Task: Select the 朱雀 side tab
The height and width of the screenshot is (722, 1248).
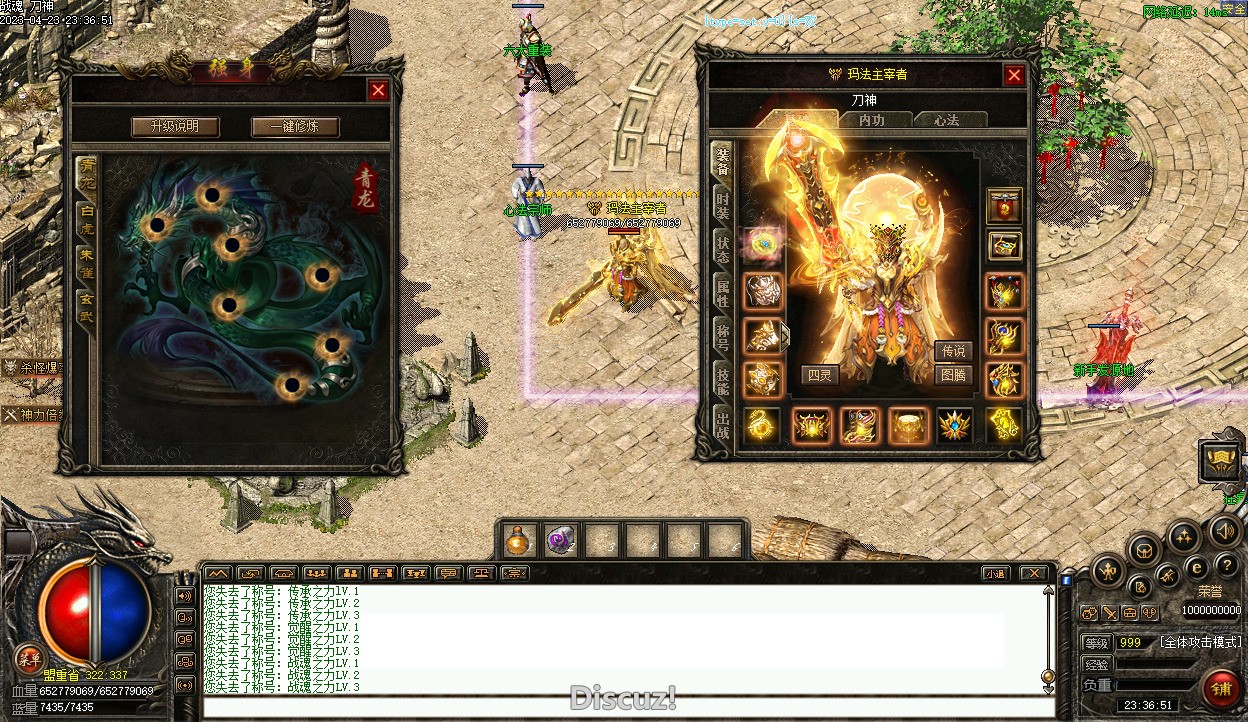Action: (x=87, y=262)
